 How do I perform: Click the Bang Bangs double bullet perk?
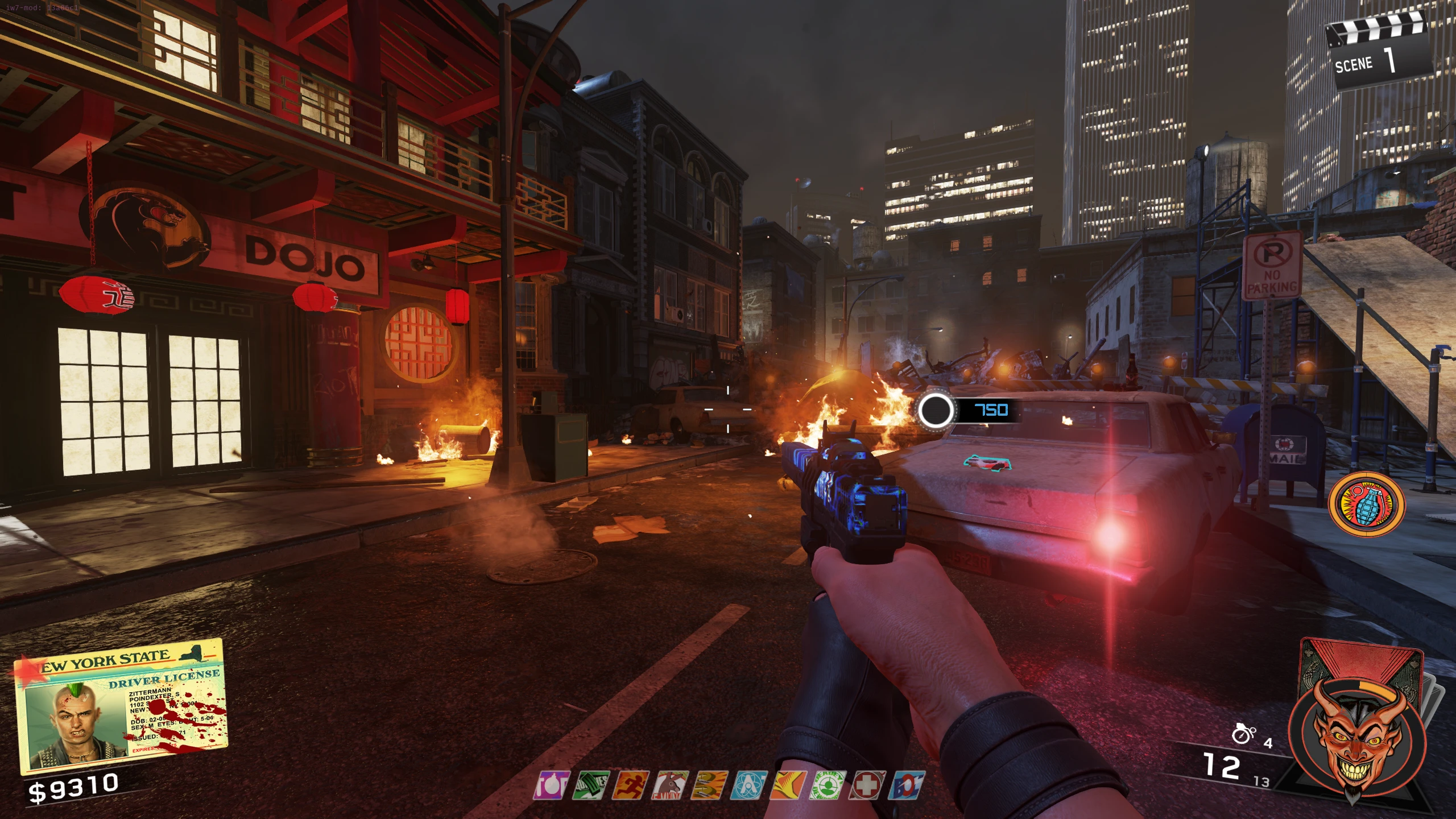click(x=709, y=785)
